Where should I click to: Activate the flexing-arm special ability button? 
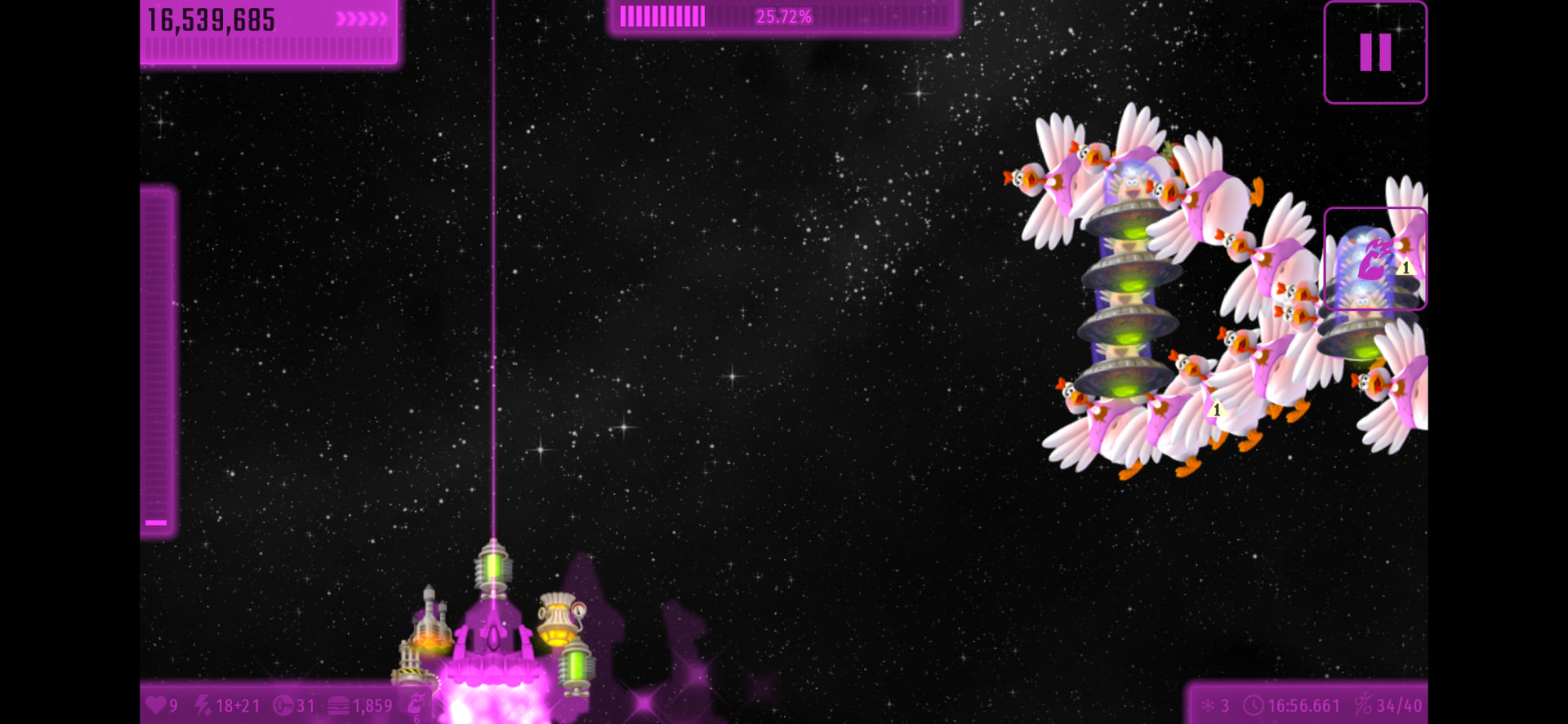1374,259
